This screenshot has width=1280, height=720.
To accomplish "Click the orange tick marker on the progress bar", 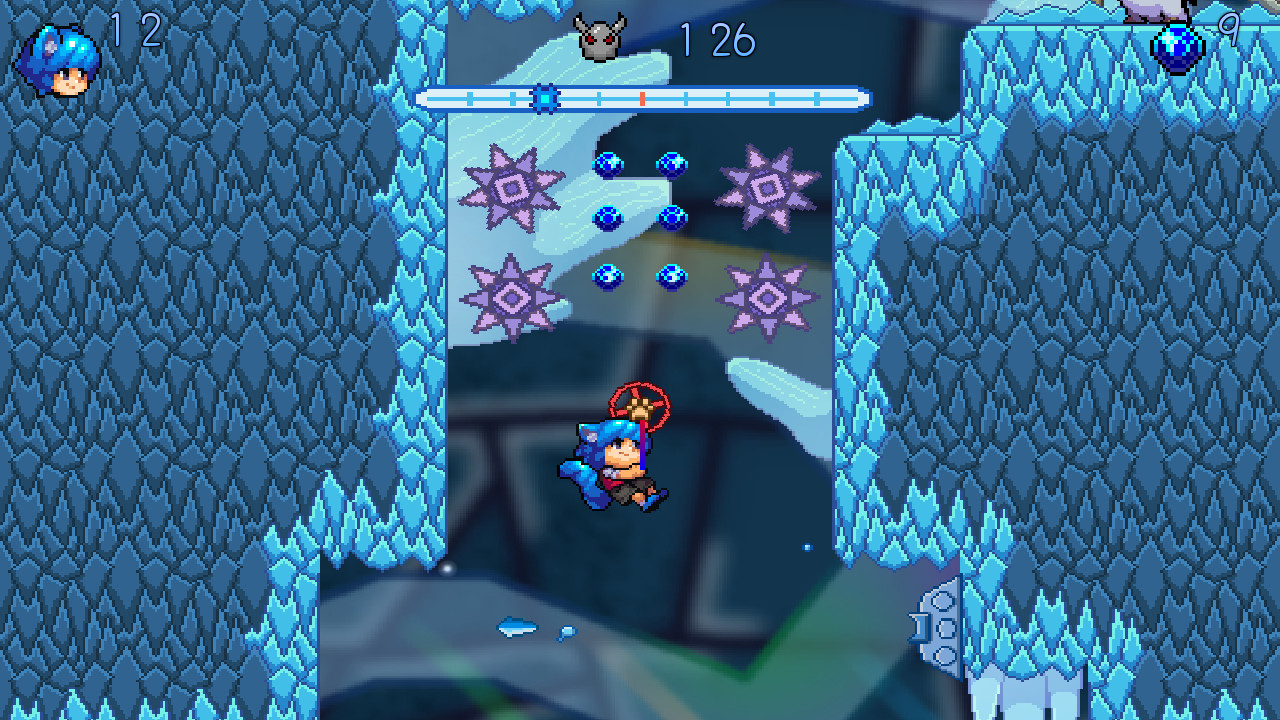I will tap(641, 99).
